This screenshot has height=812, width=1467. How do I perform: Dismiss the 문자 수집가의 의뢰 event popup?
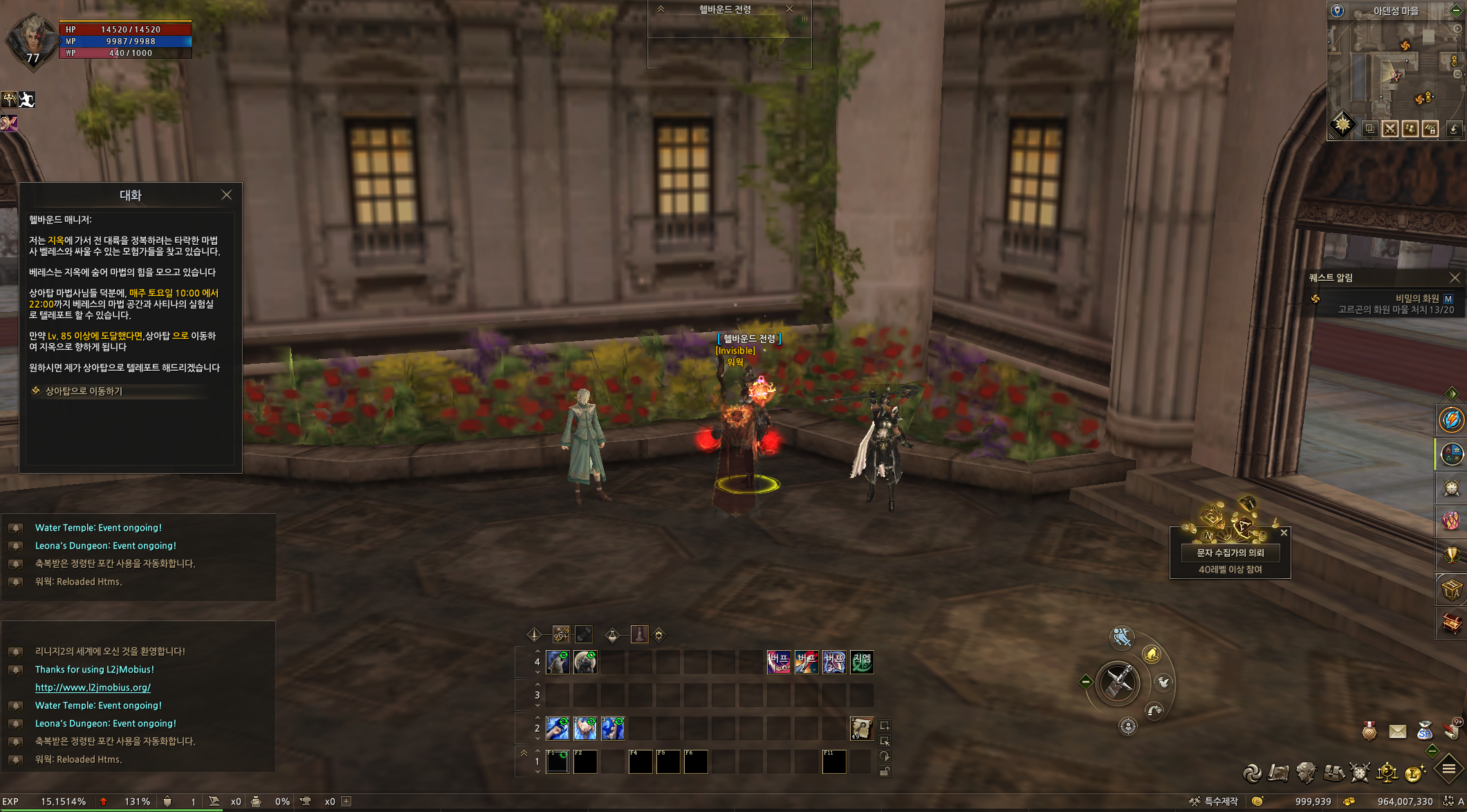click(x=1284, y=533)
